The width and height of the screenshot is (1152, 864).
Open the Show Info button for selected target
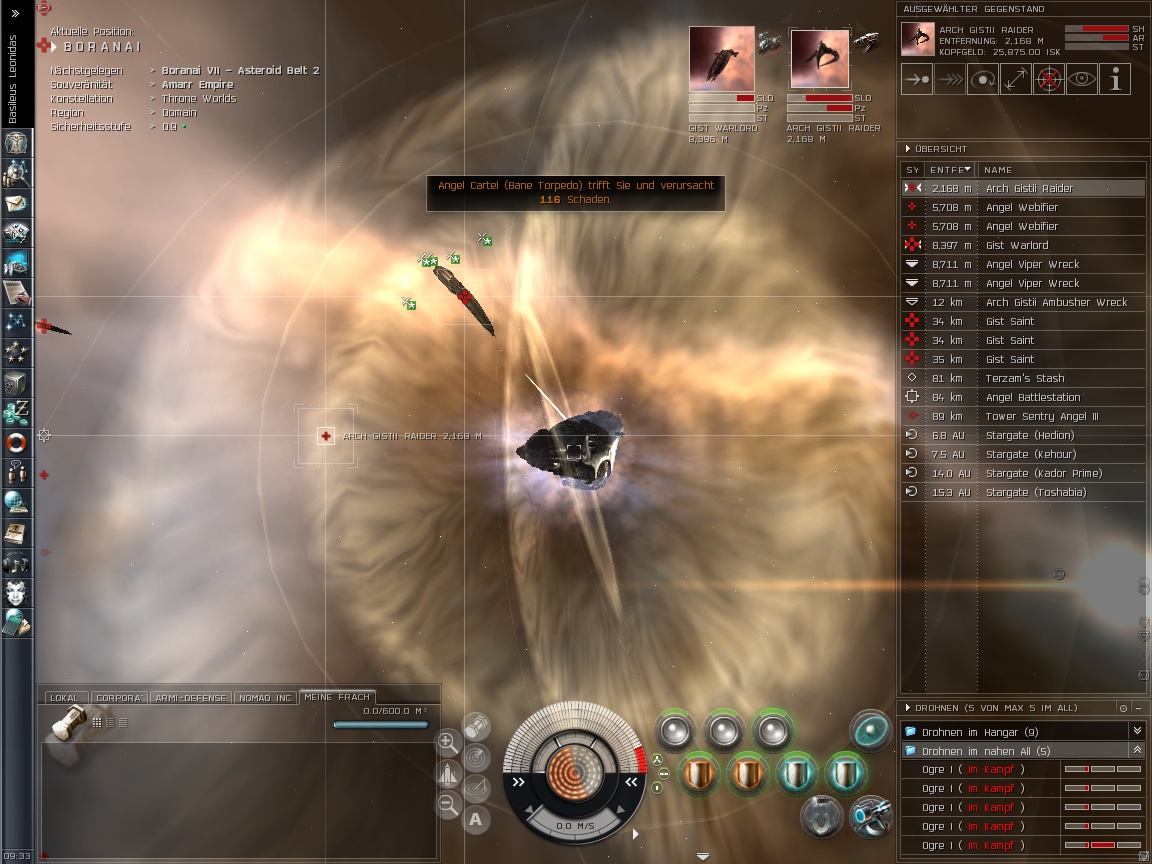point(1115,79)
